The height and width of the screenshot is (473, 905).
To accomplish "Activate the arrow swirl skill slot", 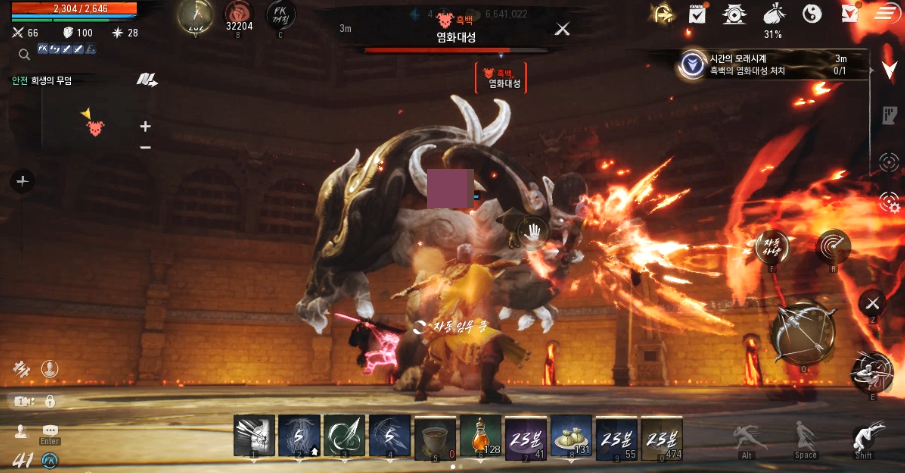I will point(345,436).
